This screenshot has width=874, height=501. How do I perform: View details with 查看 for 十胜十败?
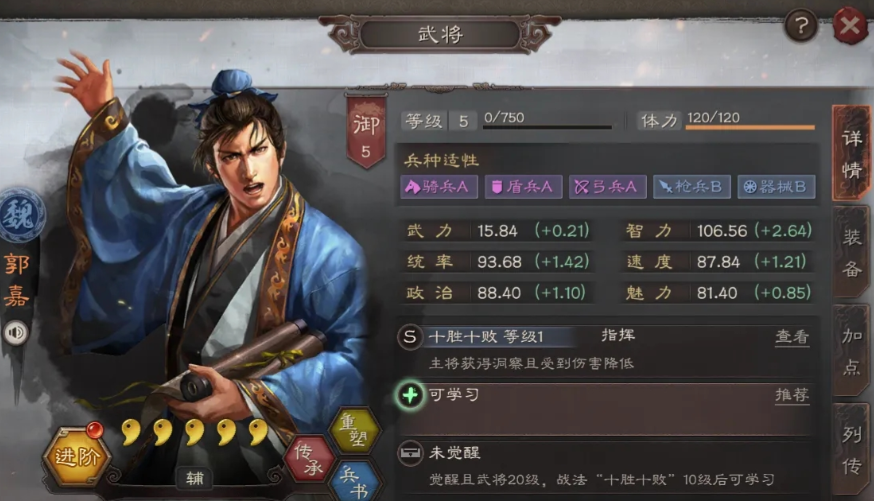tap(792, 337)
